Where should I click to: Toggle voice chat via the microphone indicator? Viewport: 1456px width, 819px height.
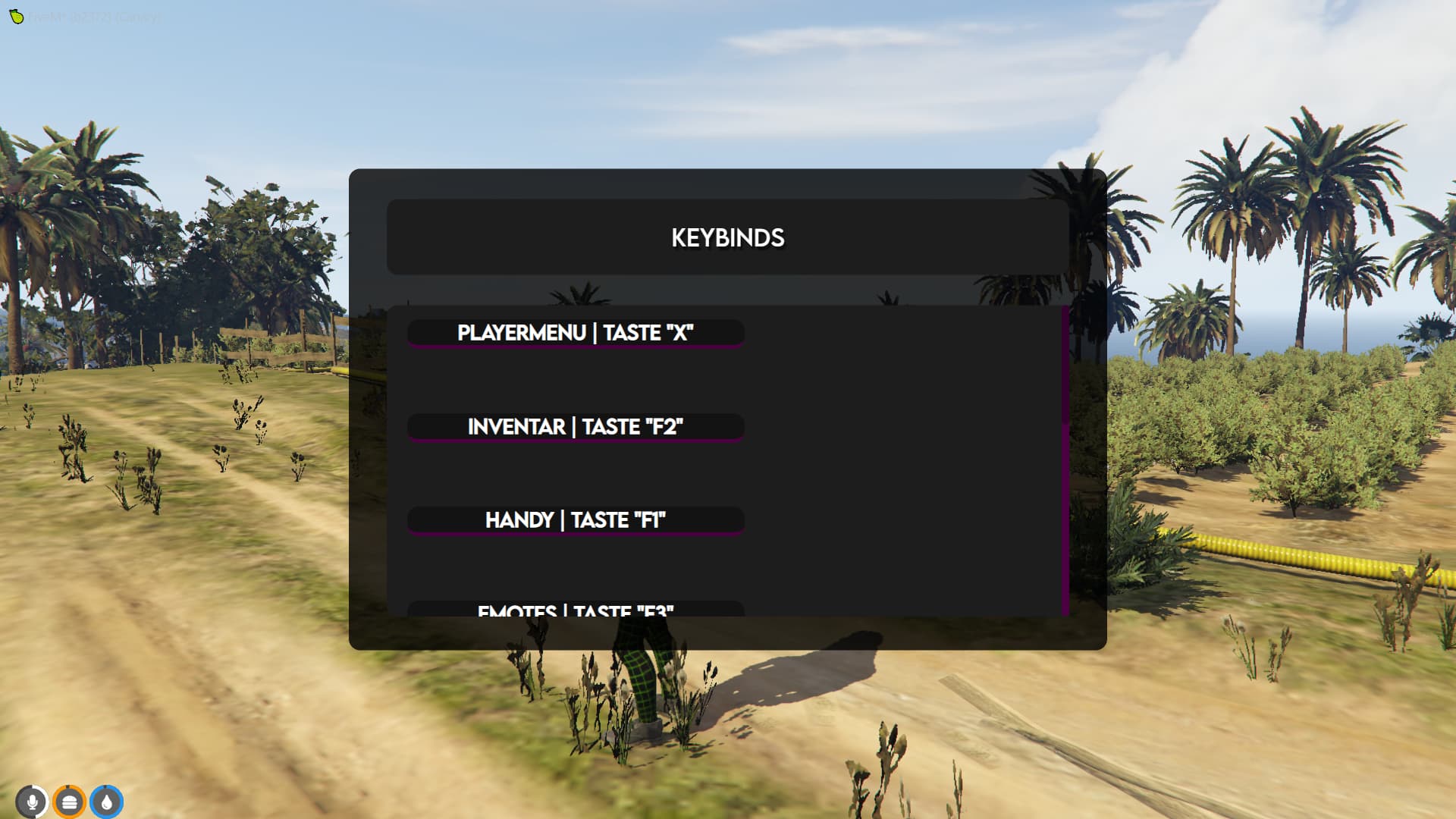click(32, 801)
